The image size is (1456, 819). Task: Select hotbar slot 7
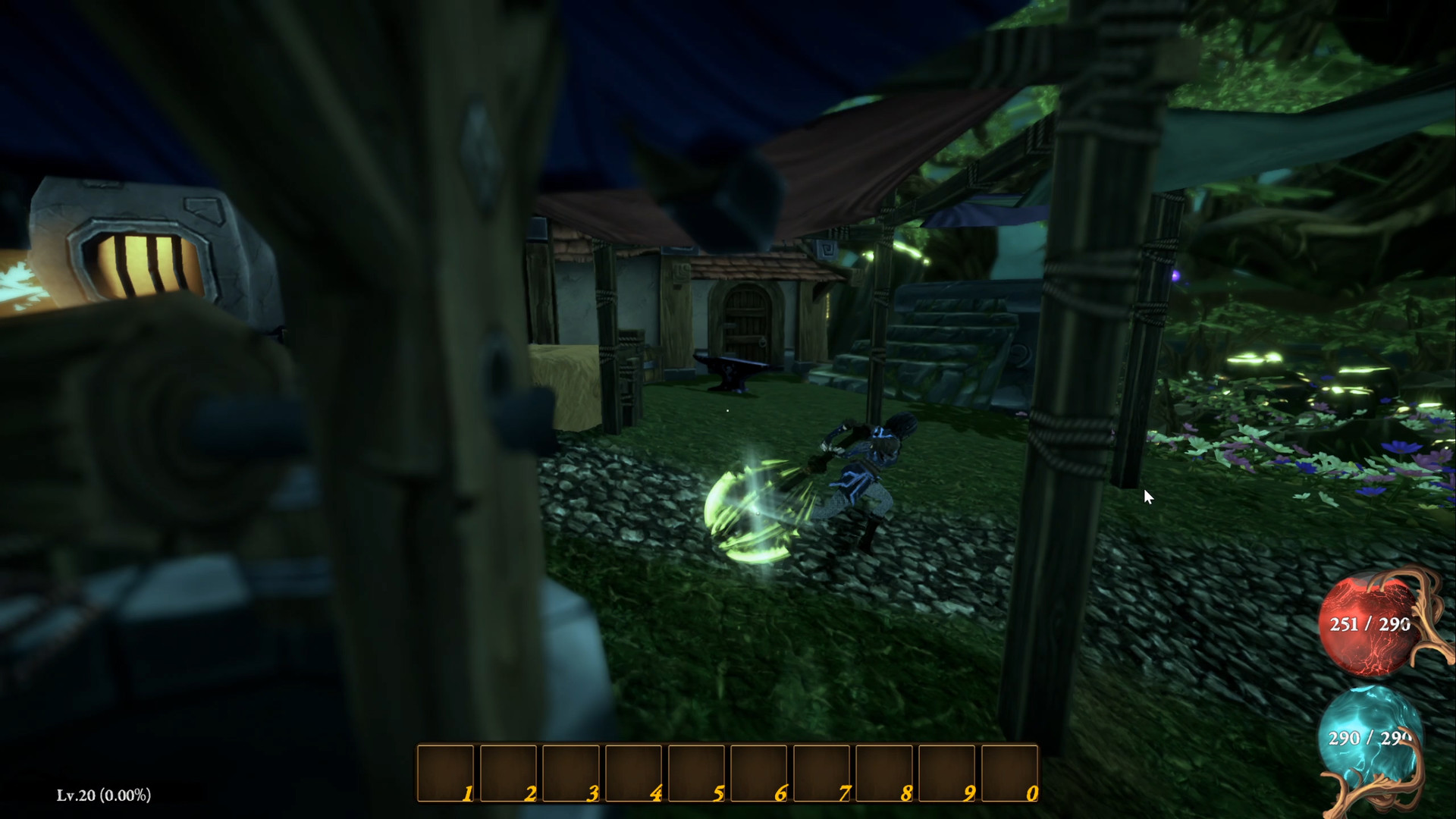point(821,773)
